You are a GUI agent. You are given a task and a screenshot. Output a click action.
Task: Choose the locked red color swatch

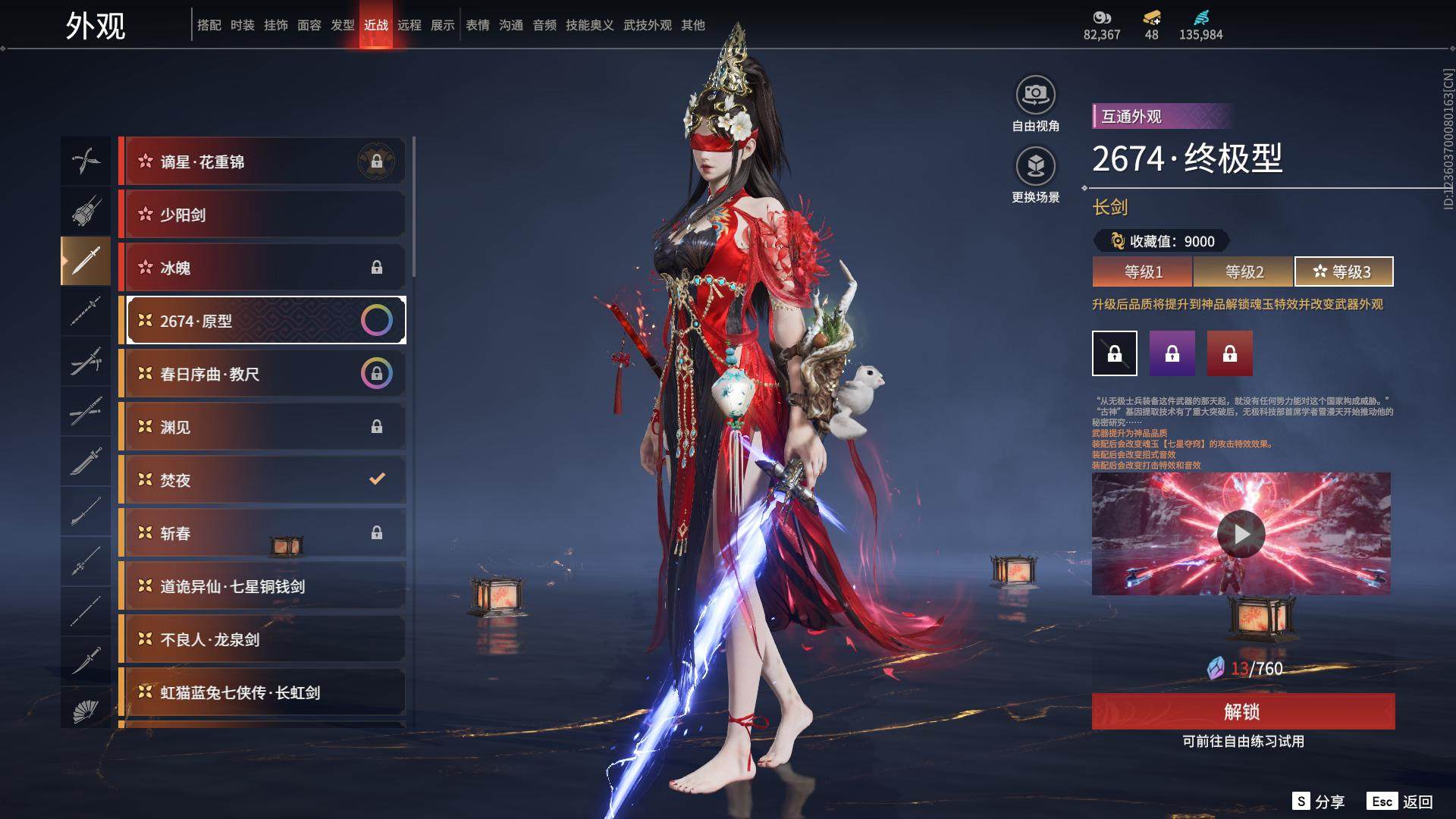[x=1229, y=353]
